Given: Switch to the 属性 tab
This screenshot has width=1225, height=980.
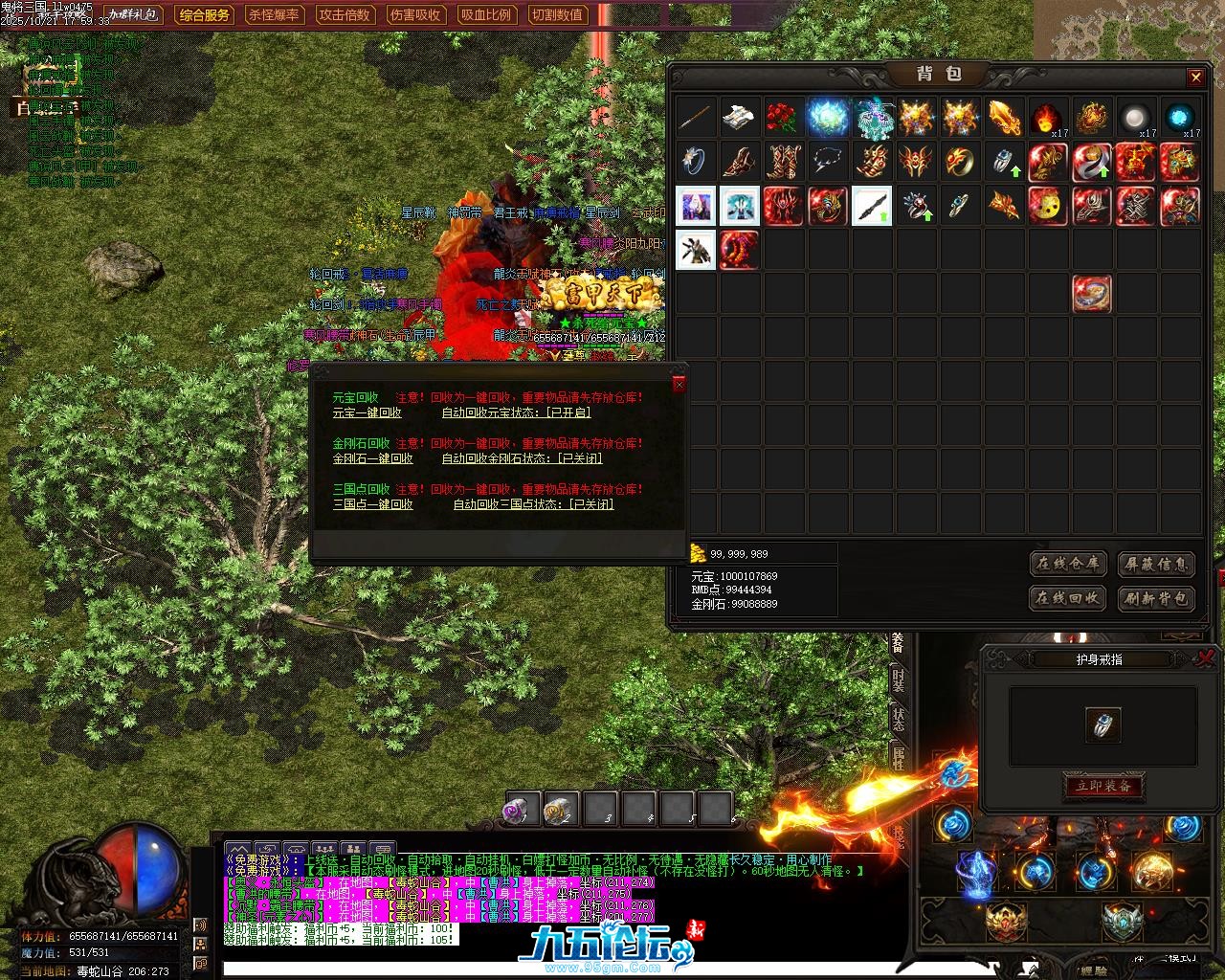Looking at the screenshot, I should tap(898, 759).
